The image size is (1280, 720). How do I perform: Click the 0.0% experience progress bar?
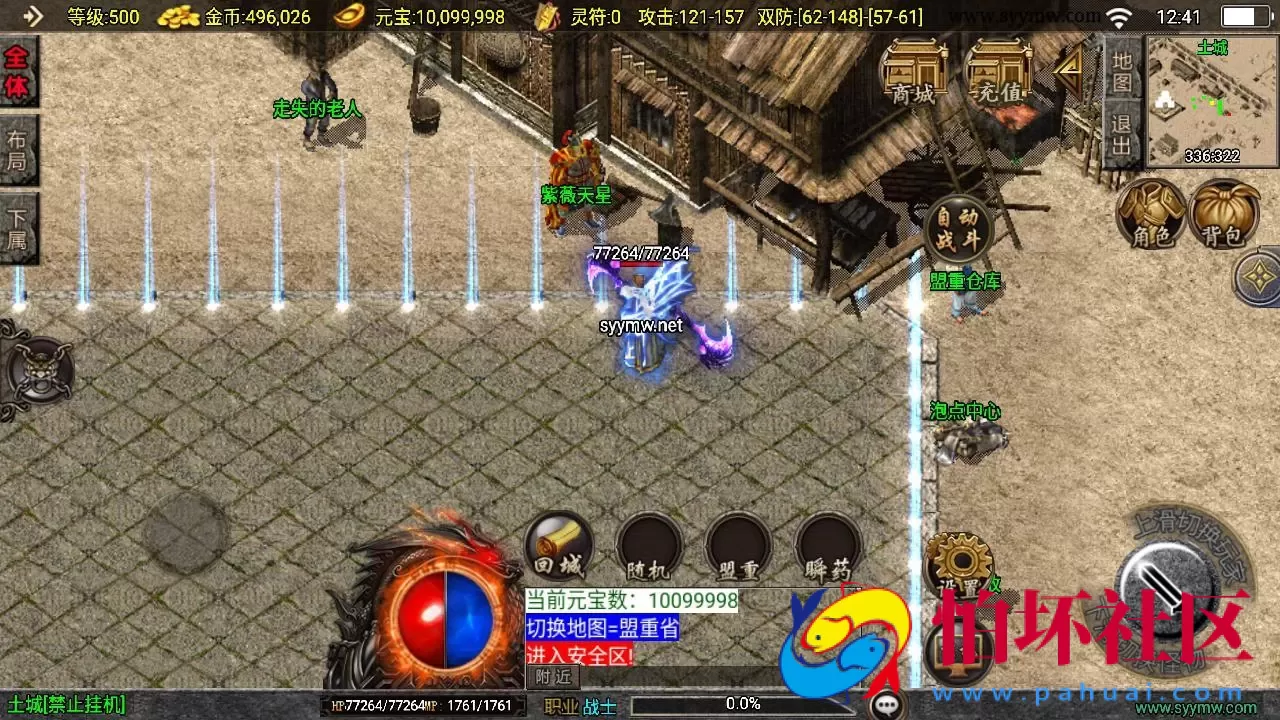[740, 703]
